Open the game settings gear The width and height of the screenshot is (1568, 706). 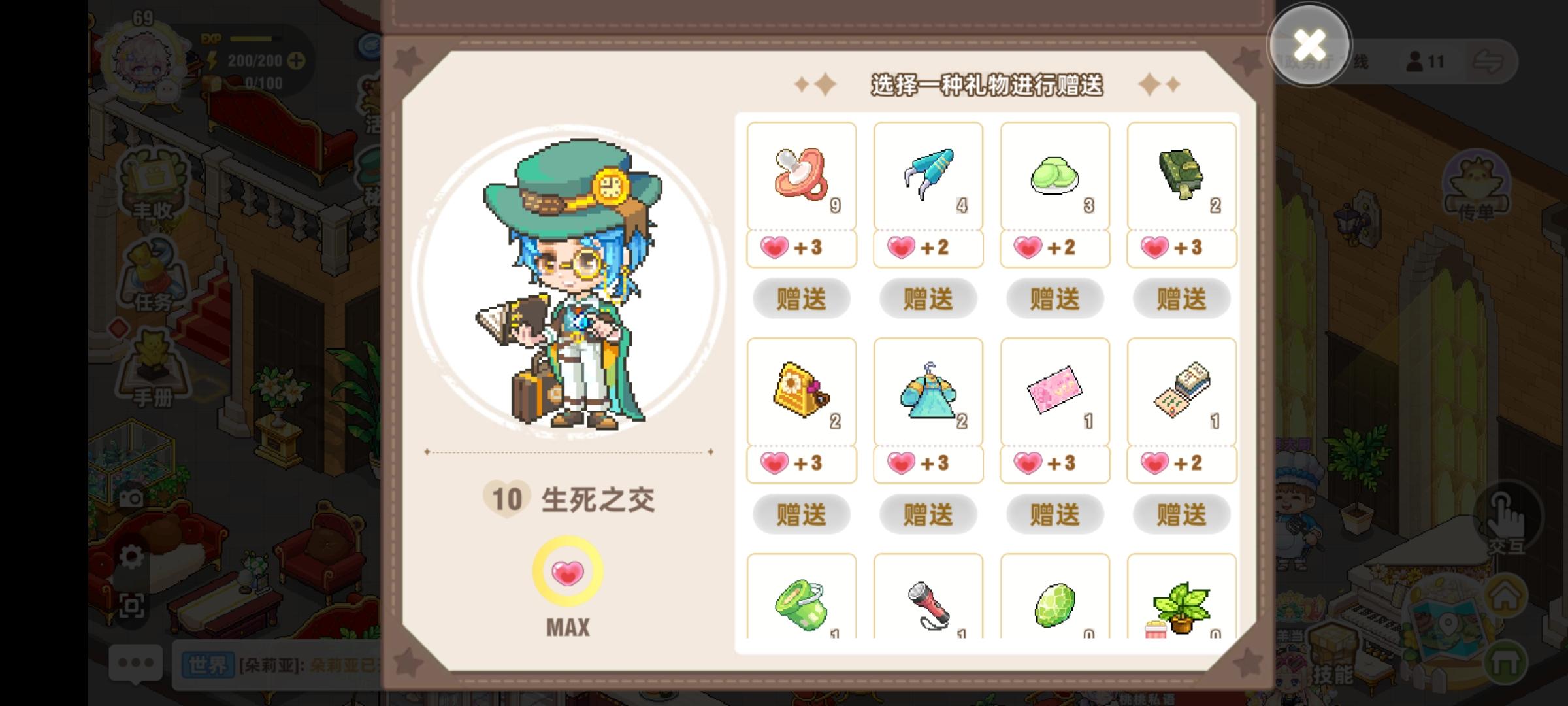[132, 556]
